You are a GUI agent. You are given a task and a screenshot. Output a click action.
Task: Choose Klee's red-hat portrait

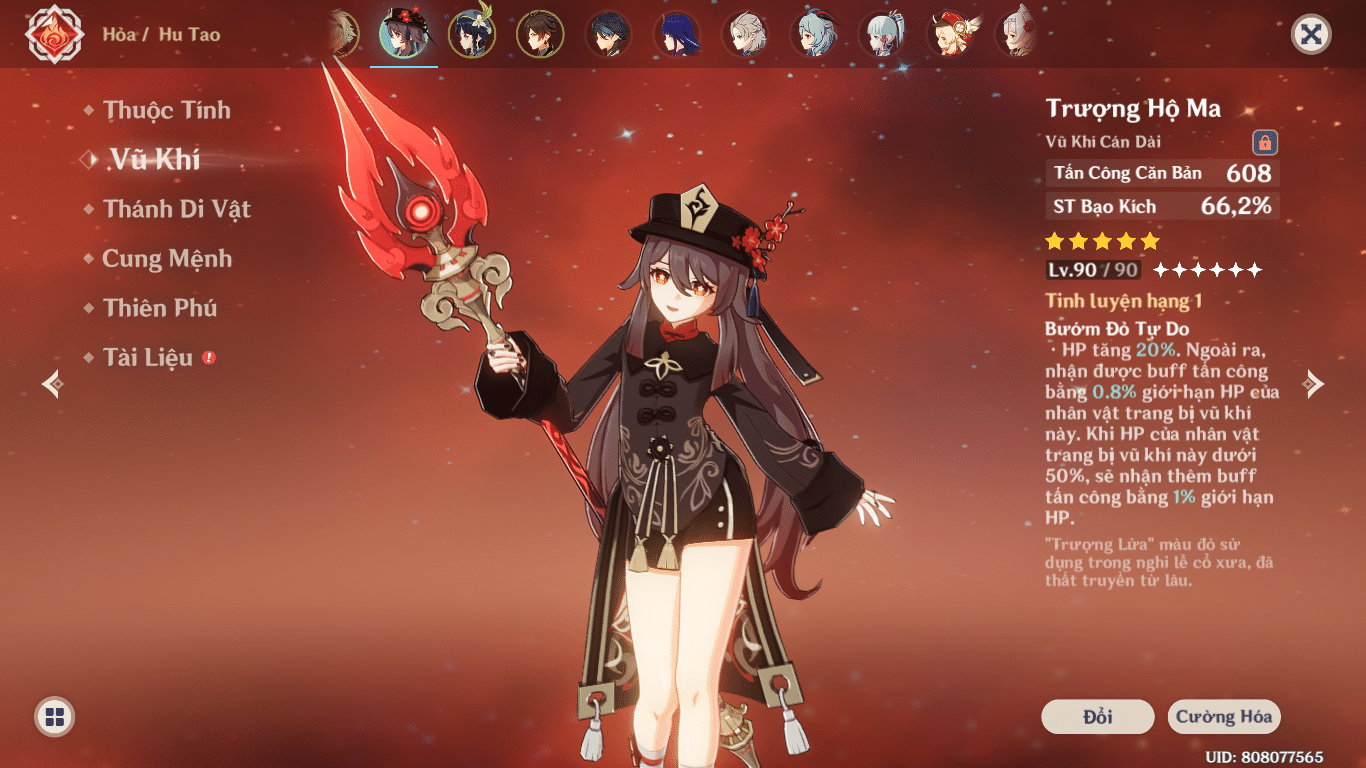click(x=949, y=34)
